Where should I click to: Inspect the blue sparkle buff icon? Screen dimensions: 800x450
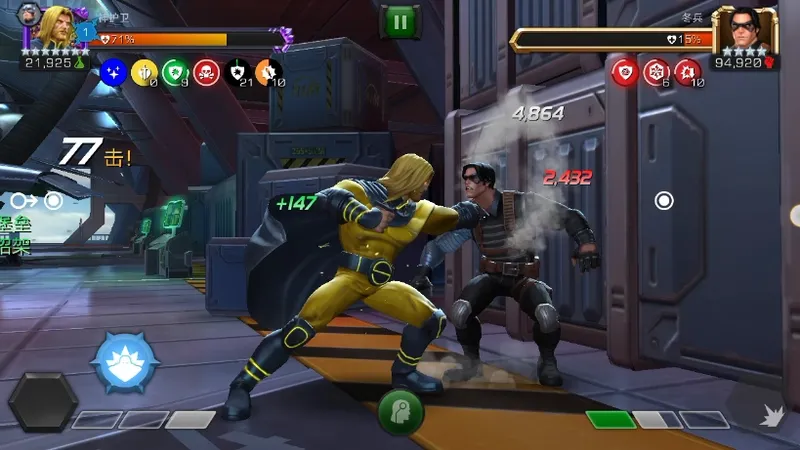tap(113, 71)
